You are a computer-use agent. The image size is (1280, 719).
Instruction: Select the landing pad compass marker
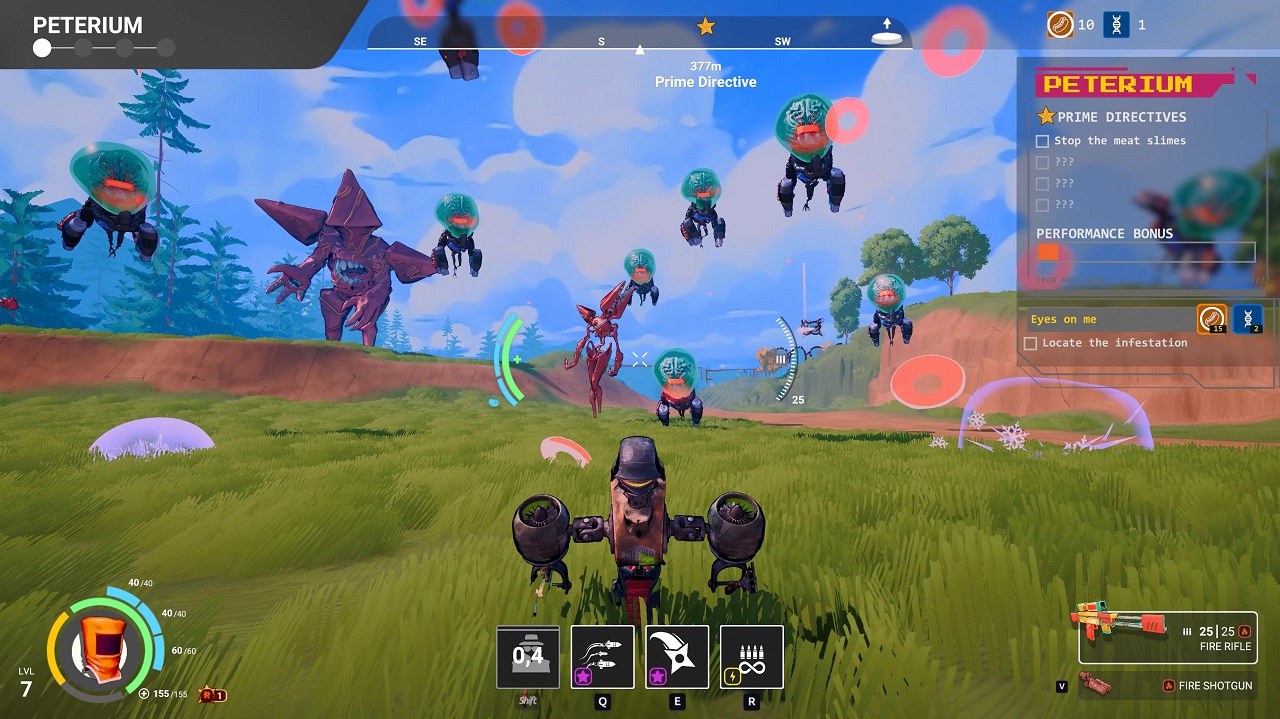point(886,36)
